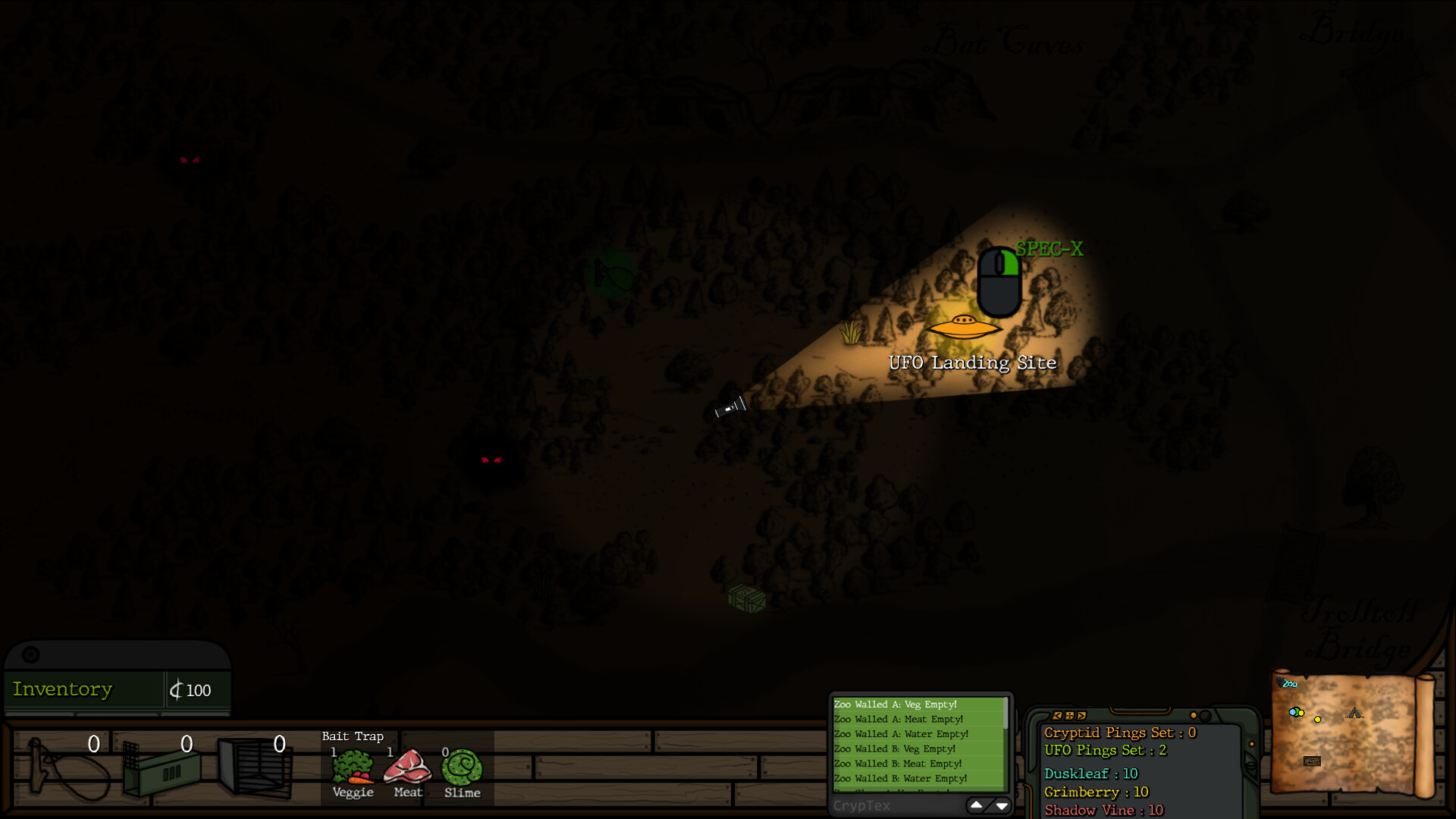
Task: Click the left navigation arrow on the device
Action: pyautogui.click(x=1058, y=716)
